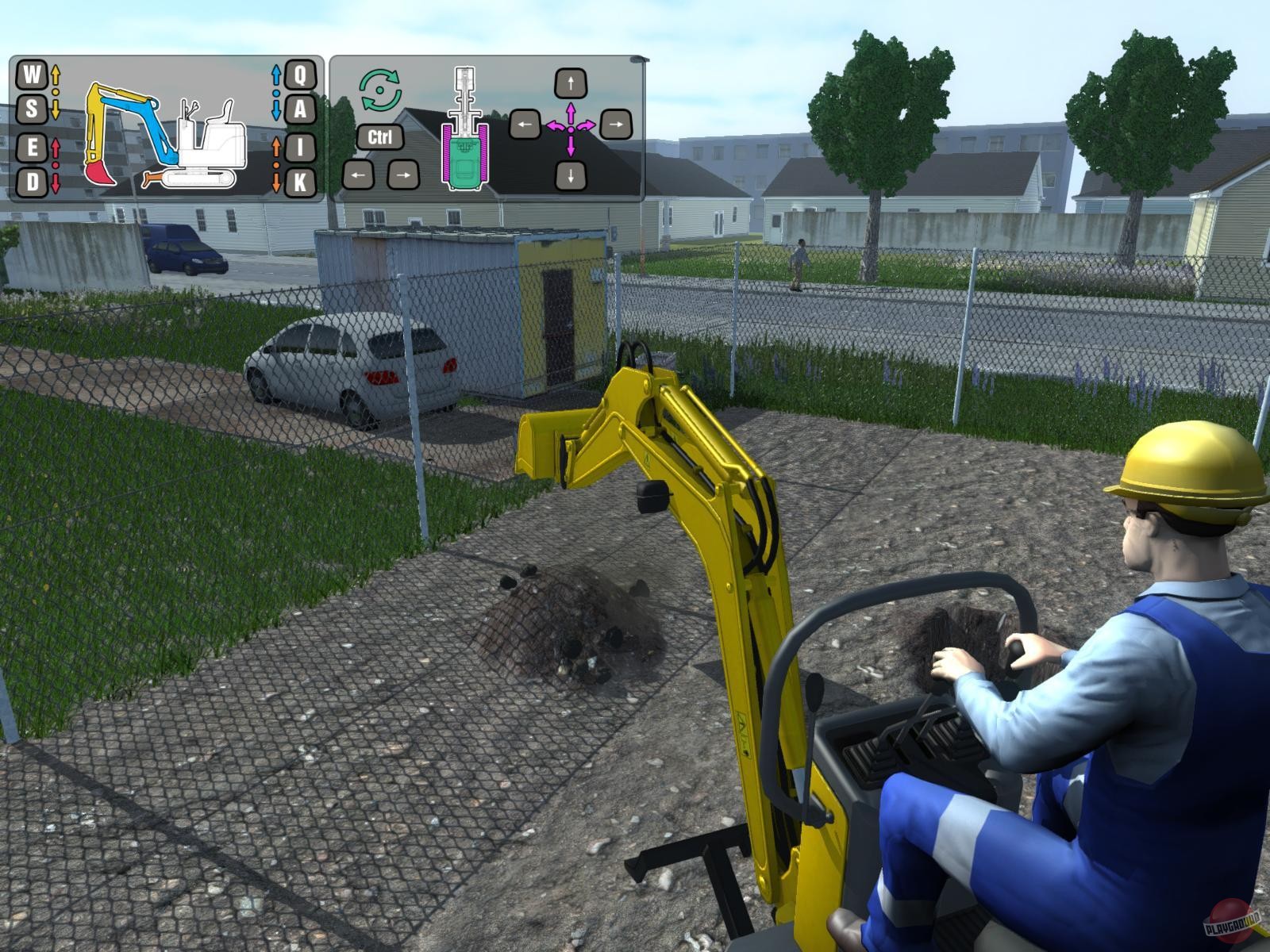Screen dimensions: 1270x952
Task: Click the left-arrow key button near Ctrl
Action: [357, 175]
